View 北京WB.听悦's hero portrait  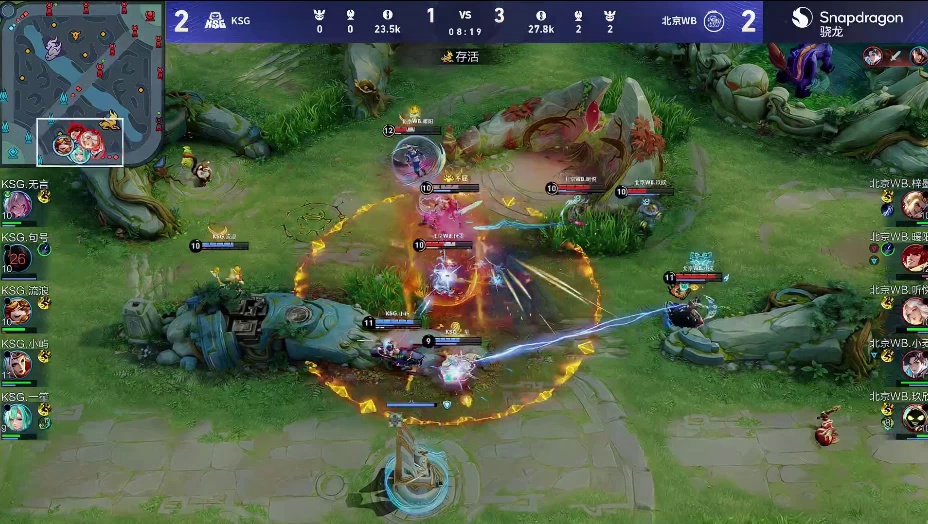pos(913,312)
